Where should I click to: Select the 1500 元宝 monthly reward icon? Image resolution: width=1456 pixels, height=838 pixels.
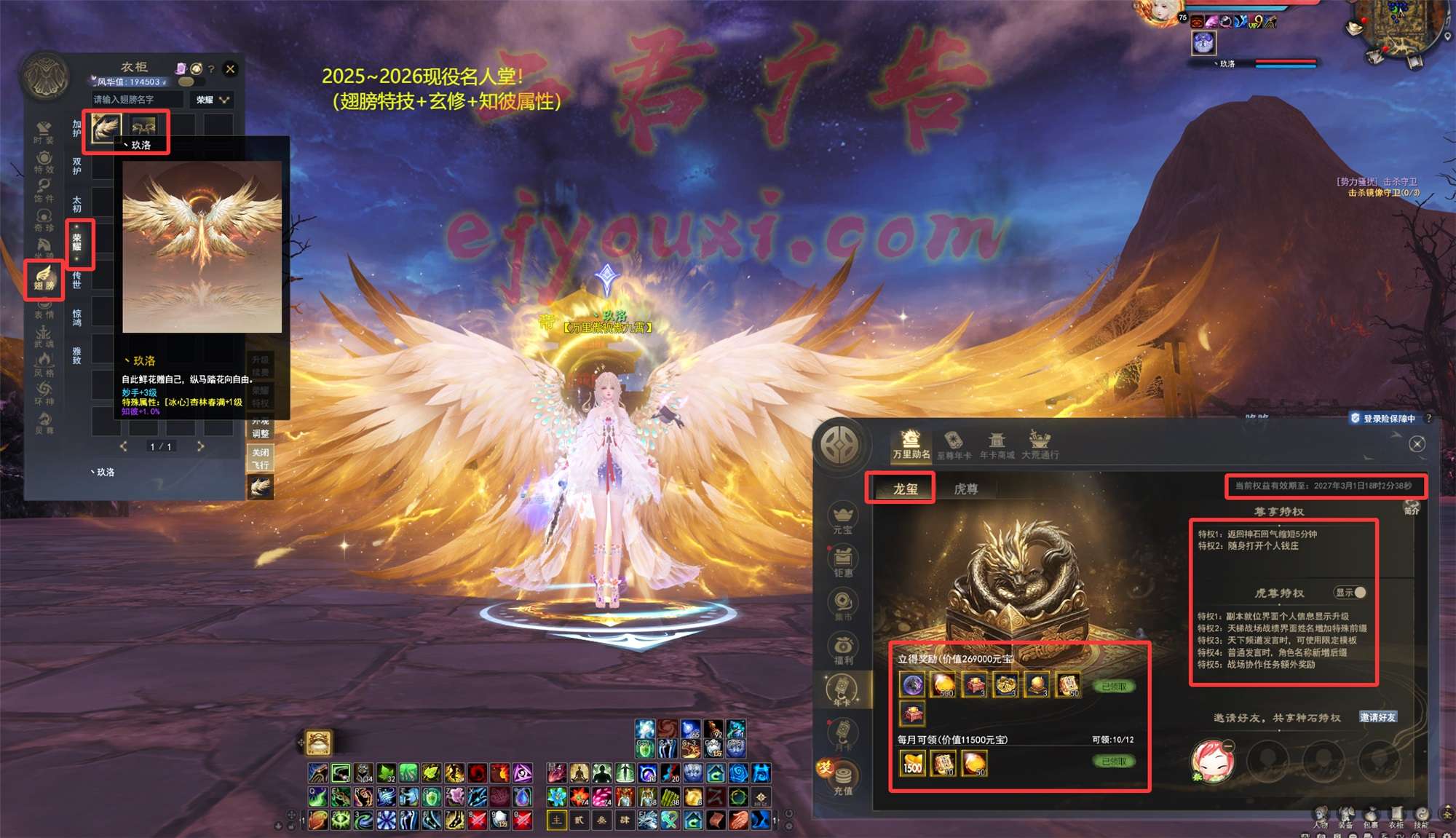(912, 764)
